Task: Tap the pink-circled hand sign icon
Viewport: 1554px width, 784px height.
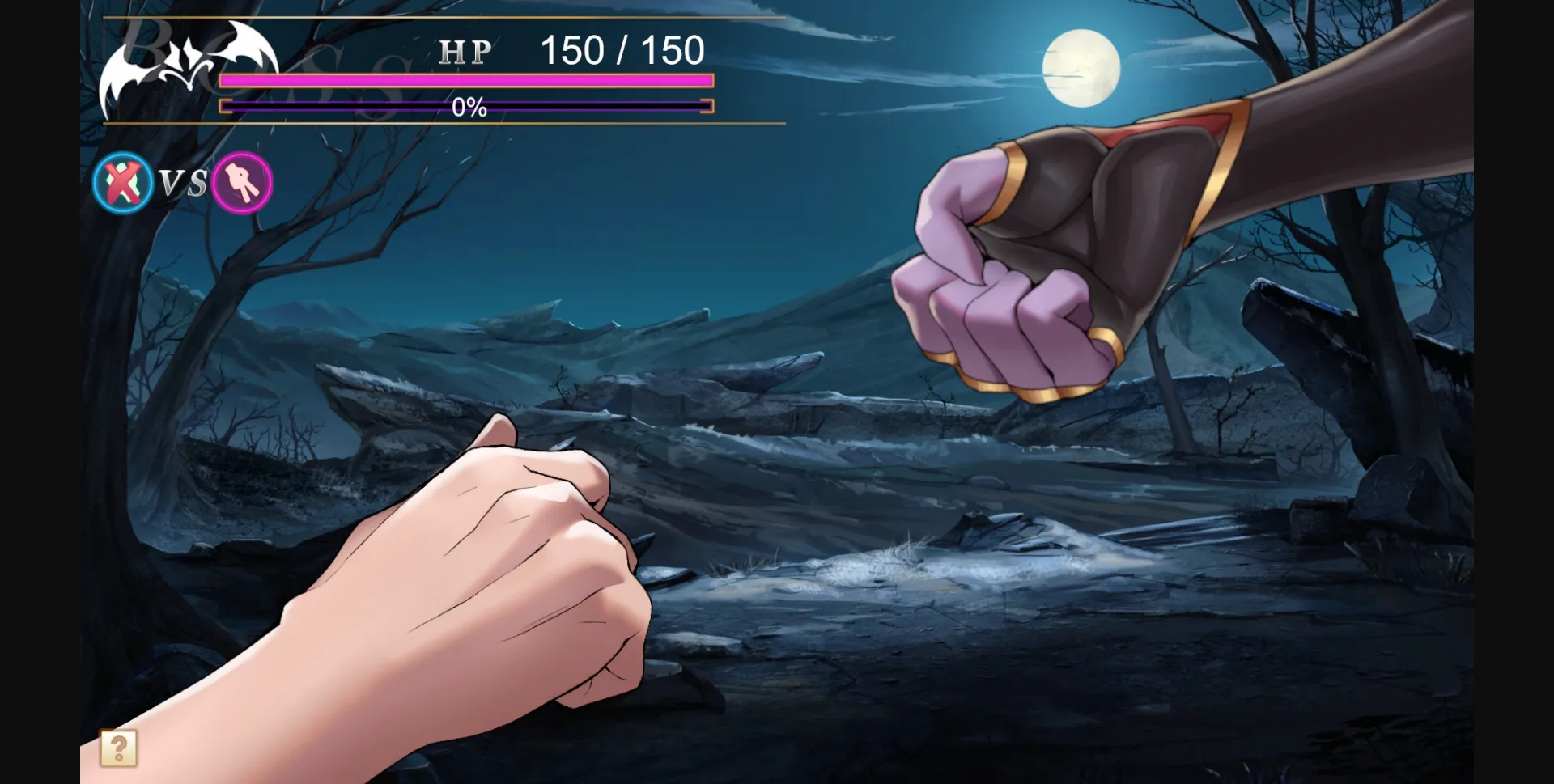Action: pyautogui.click(x=241, y=183)
